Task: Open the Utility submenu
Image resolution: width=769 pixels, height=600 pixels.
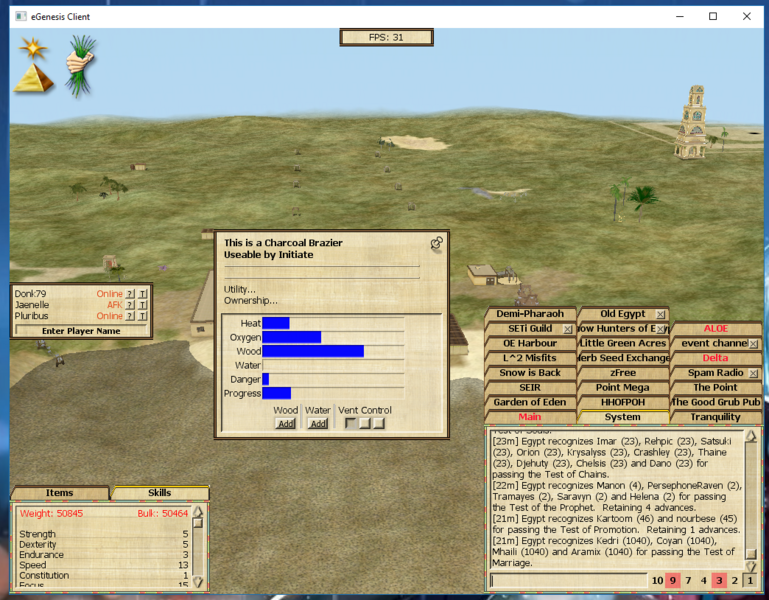Action: pyautogui.click(x=239, y=289)
